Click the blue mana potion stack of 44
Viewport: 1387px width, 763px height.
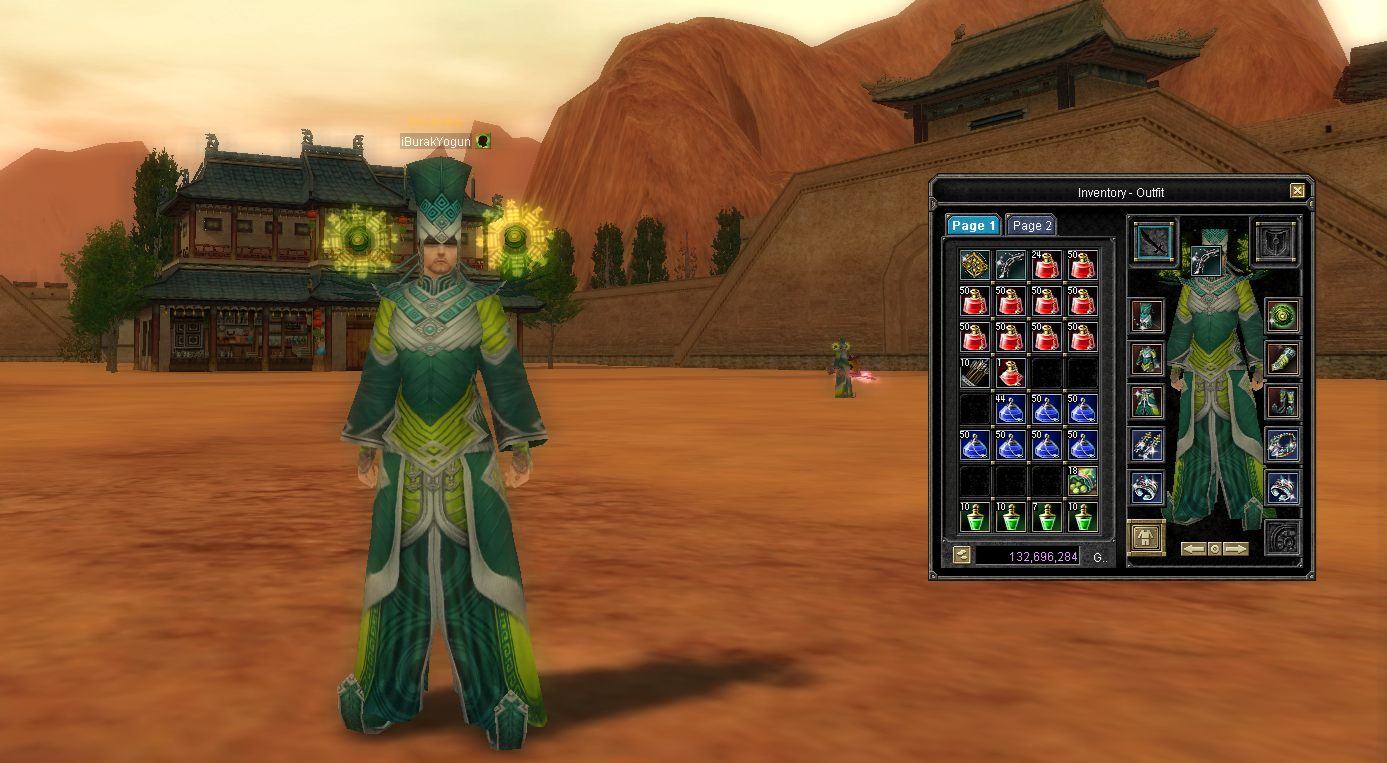1011,409
